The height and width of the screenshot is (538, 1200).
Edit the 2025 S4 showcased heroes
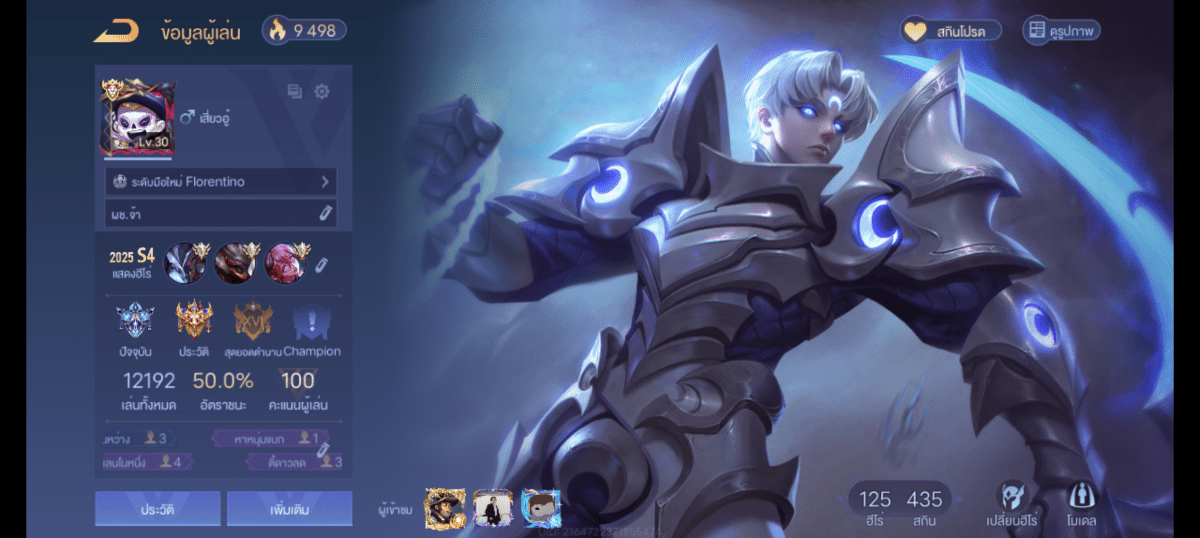[x=321, y=265]
